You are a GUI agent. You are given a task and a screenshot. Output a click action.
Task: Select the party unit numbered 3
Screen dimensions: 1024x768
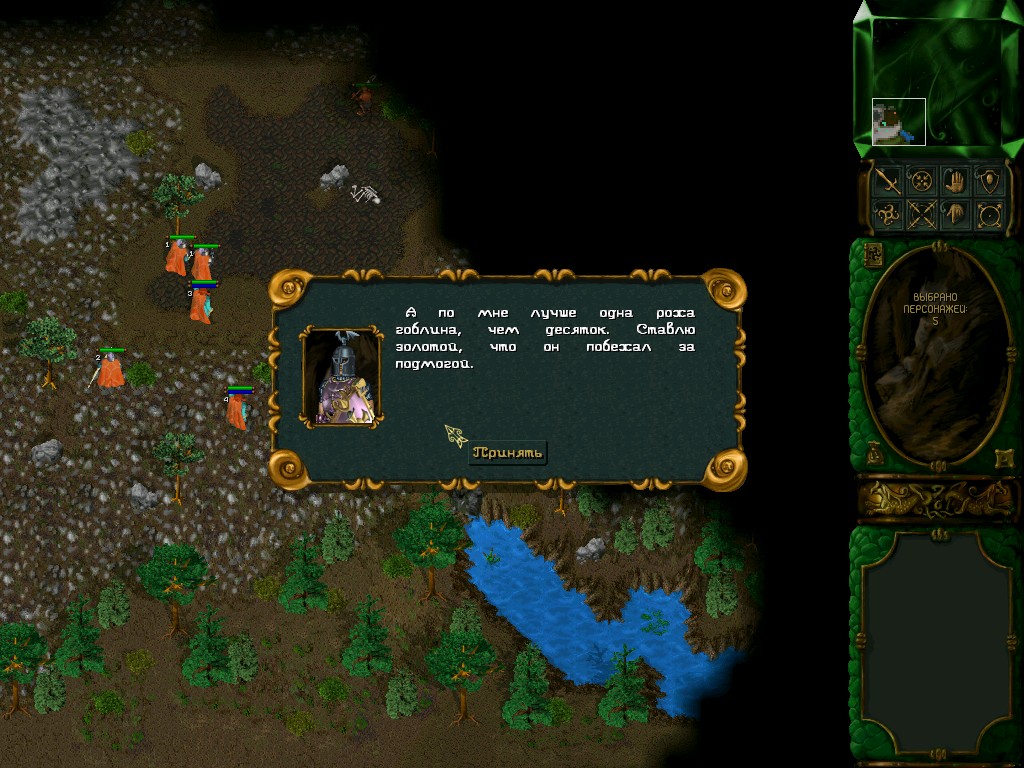pos(202,303)
